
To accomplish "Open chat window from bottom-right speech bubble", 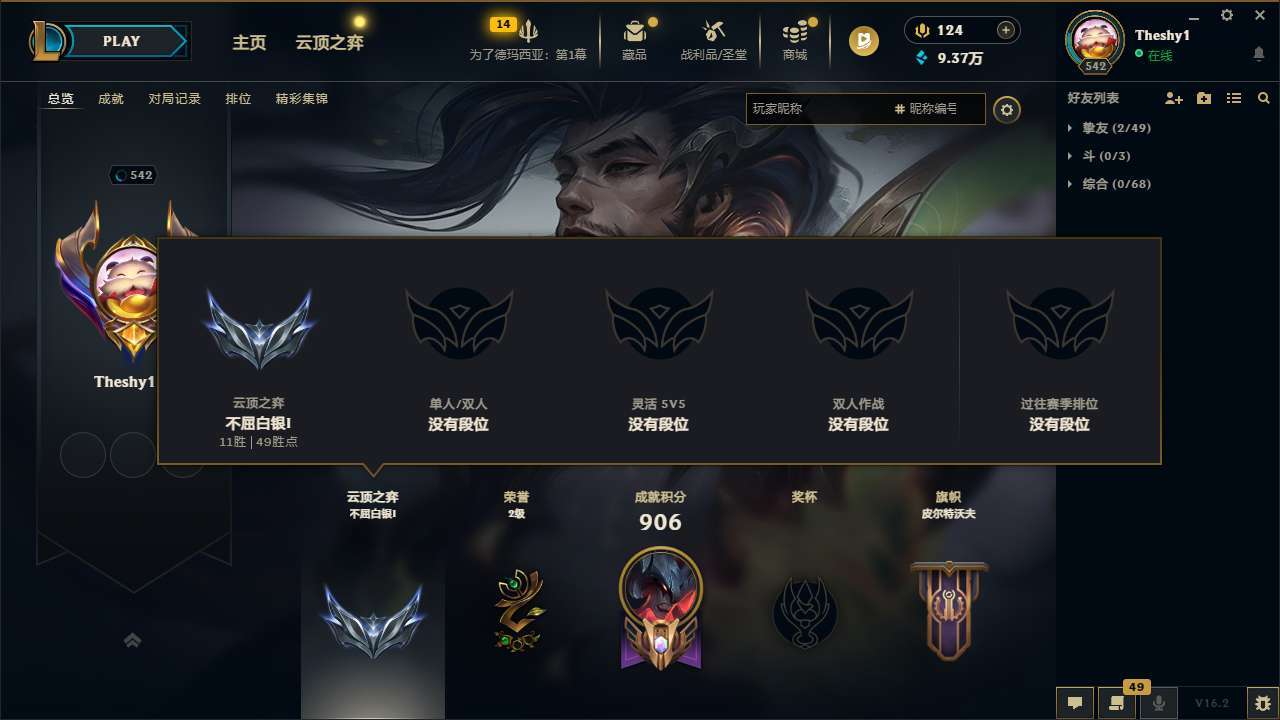I will click(x=1075, y=703).
